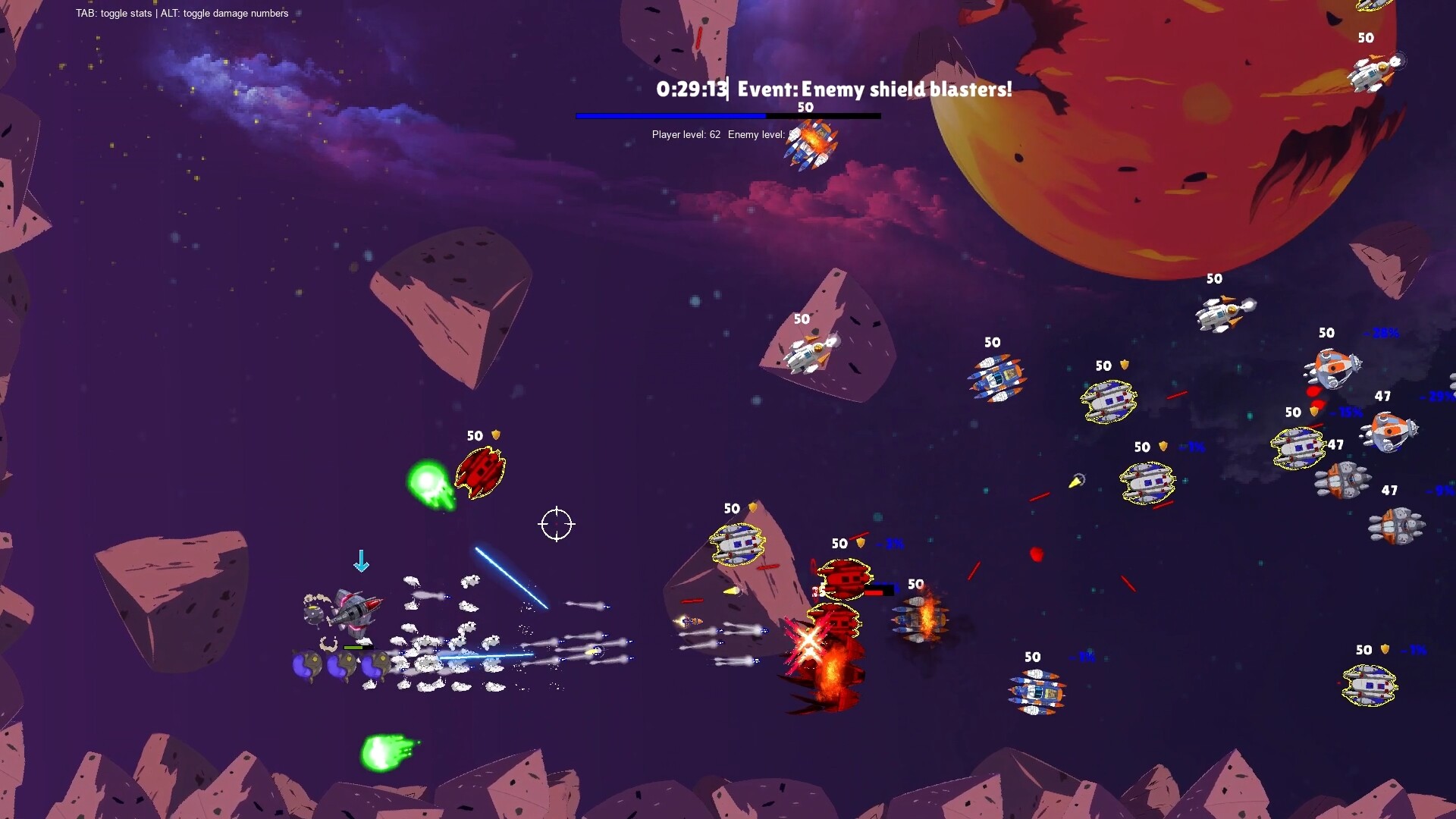Click the Enemy level label under the event bar

[757, 134]
